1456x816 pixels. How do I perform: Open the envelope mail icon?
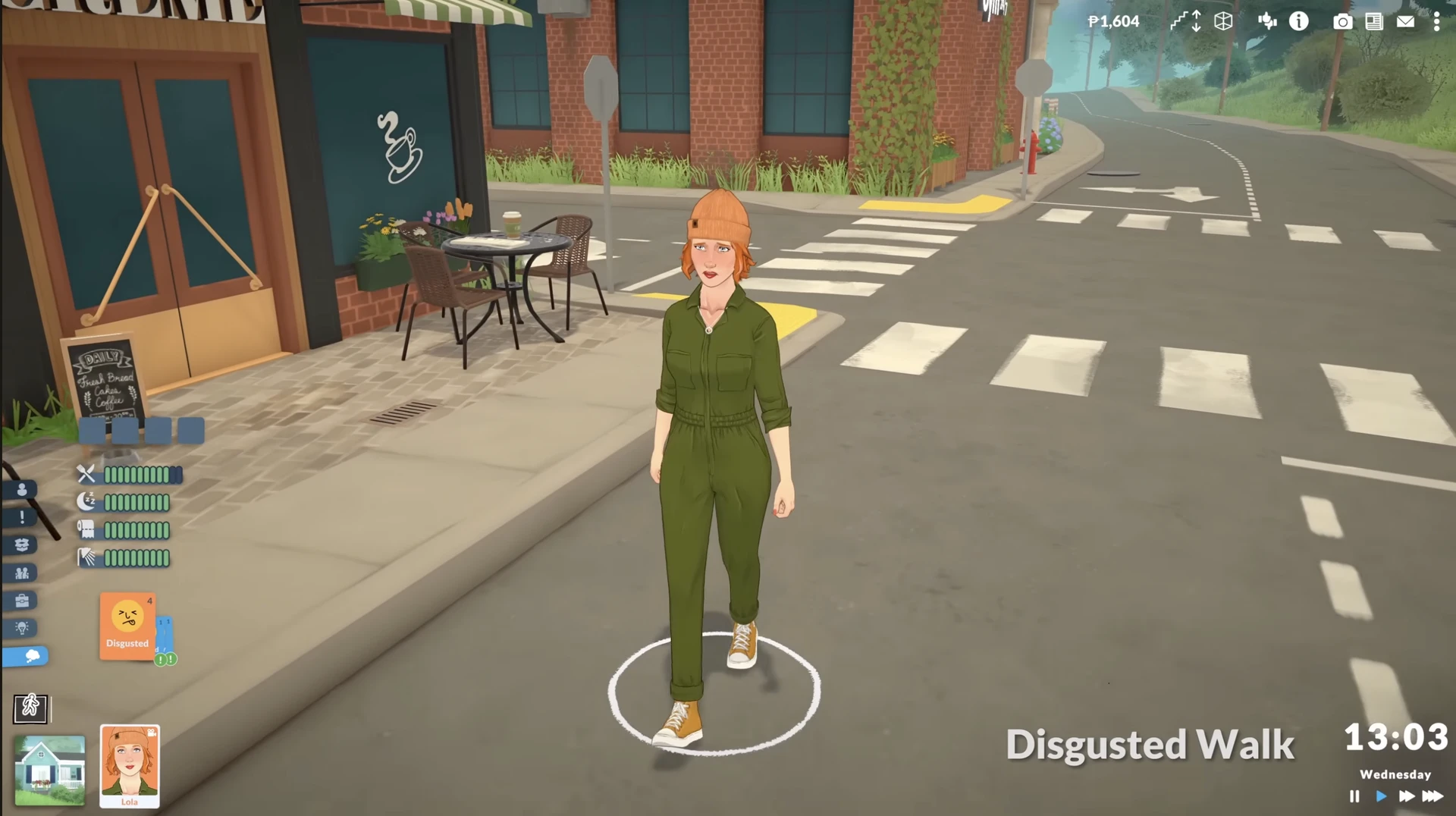pyautogui.click(x=1405, y=22)
